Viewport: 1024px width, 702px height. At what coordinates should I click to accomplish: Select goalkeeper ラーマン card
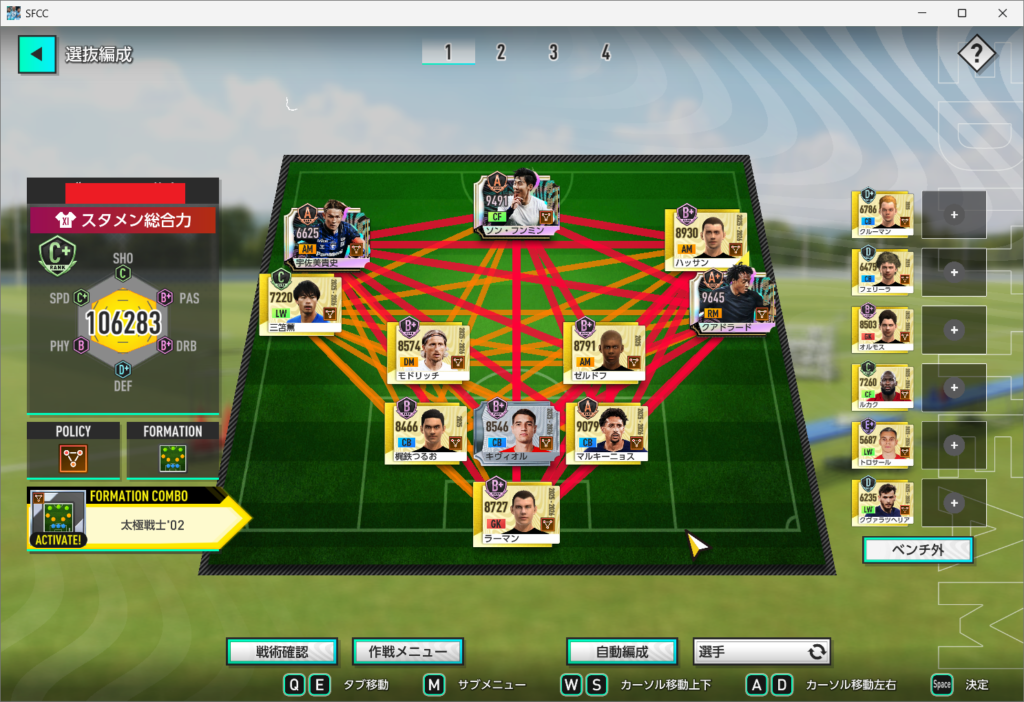516,513
